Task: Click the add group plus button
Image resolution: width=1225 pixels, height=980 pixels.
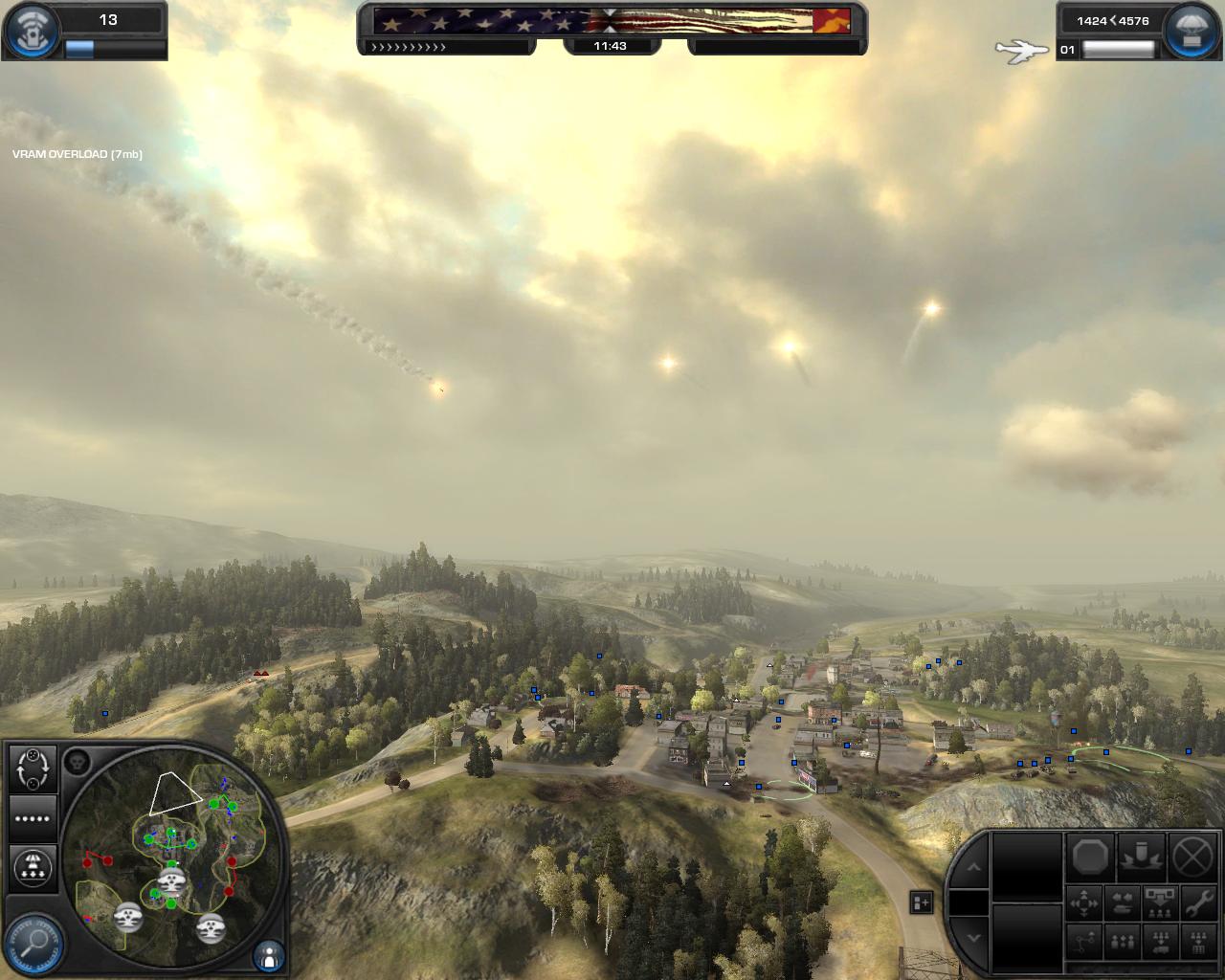Action: tap(921, 902)
